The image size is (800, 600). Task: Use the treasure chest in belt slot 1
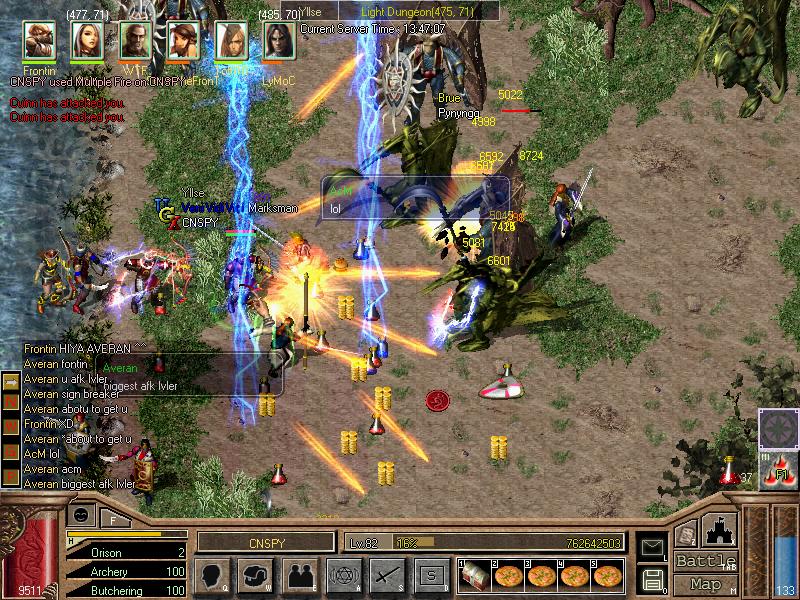click(476, 576)
